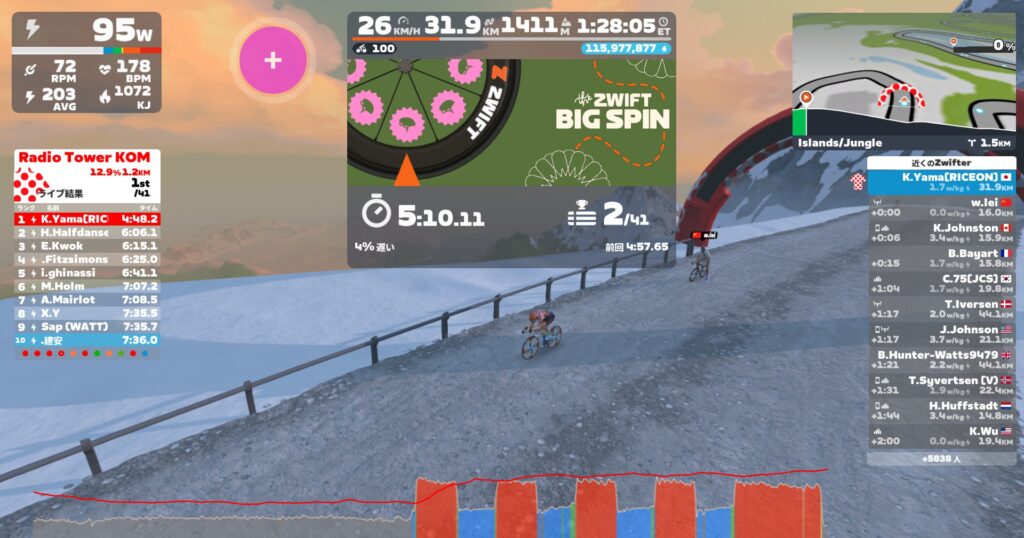Click E.Kwok in the Radio Tower leaderboard
1024x538 pixels.
click(86, 245)
